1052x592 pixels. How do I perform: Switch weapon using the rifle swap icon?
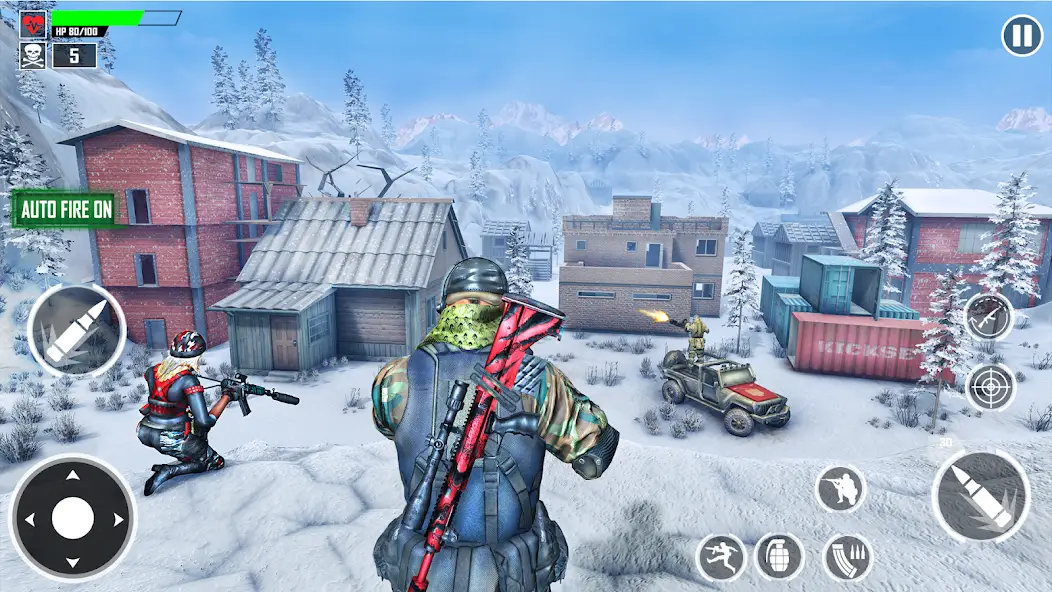[x=988, y=317]
